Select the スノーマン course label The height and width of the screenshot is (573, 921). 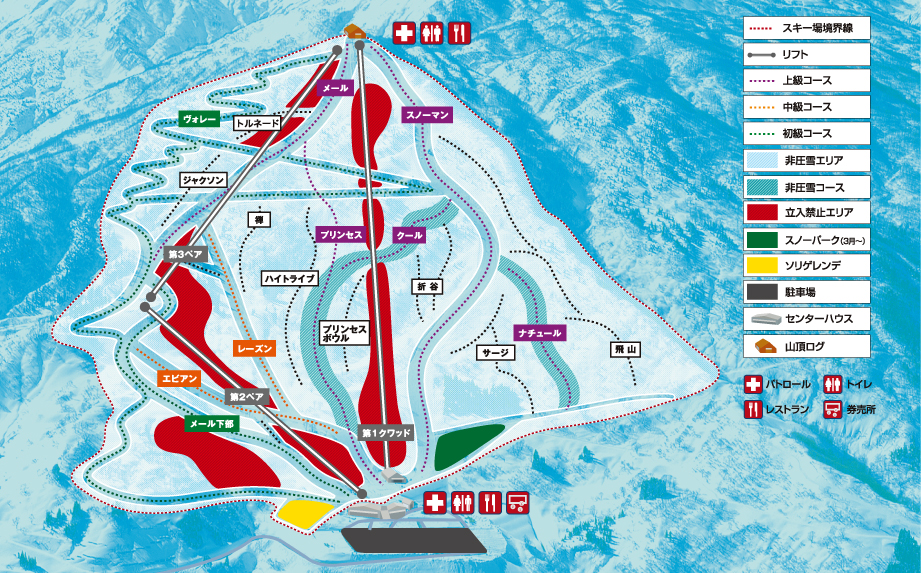click(428, 116)
